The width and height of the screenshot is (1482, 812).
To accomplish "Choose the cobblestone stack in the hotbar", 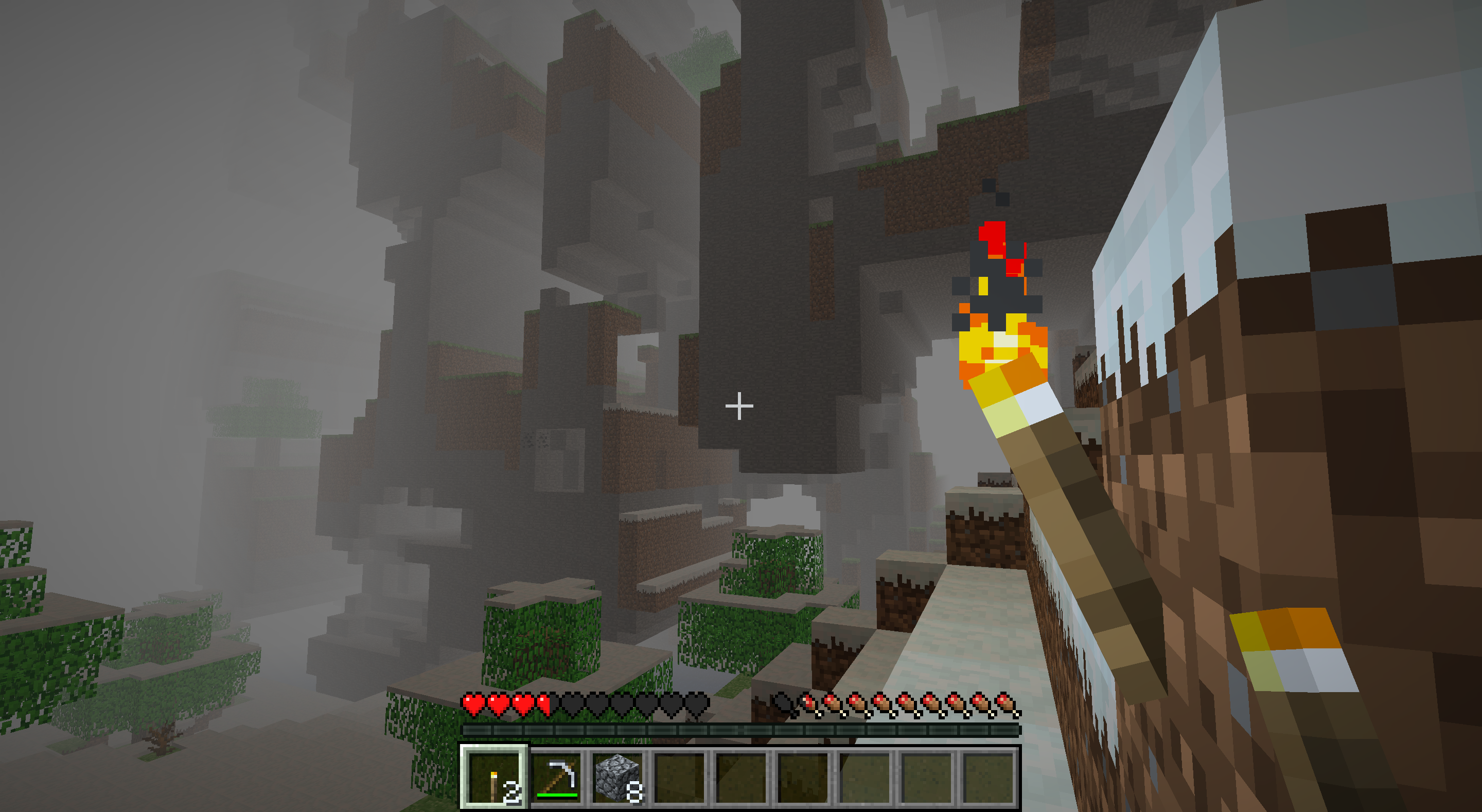I will point(618,778).
